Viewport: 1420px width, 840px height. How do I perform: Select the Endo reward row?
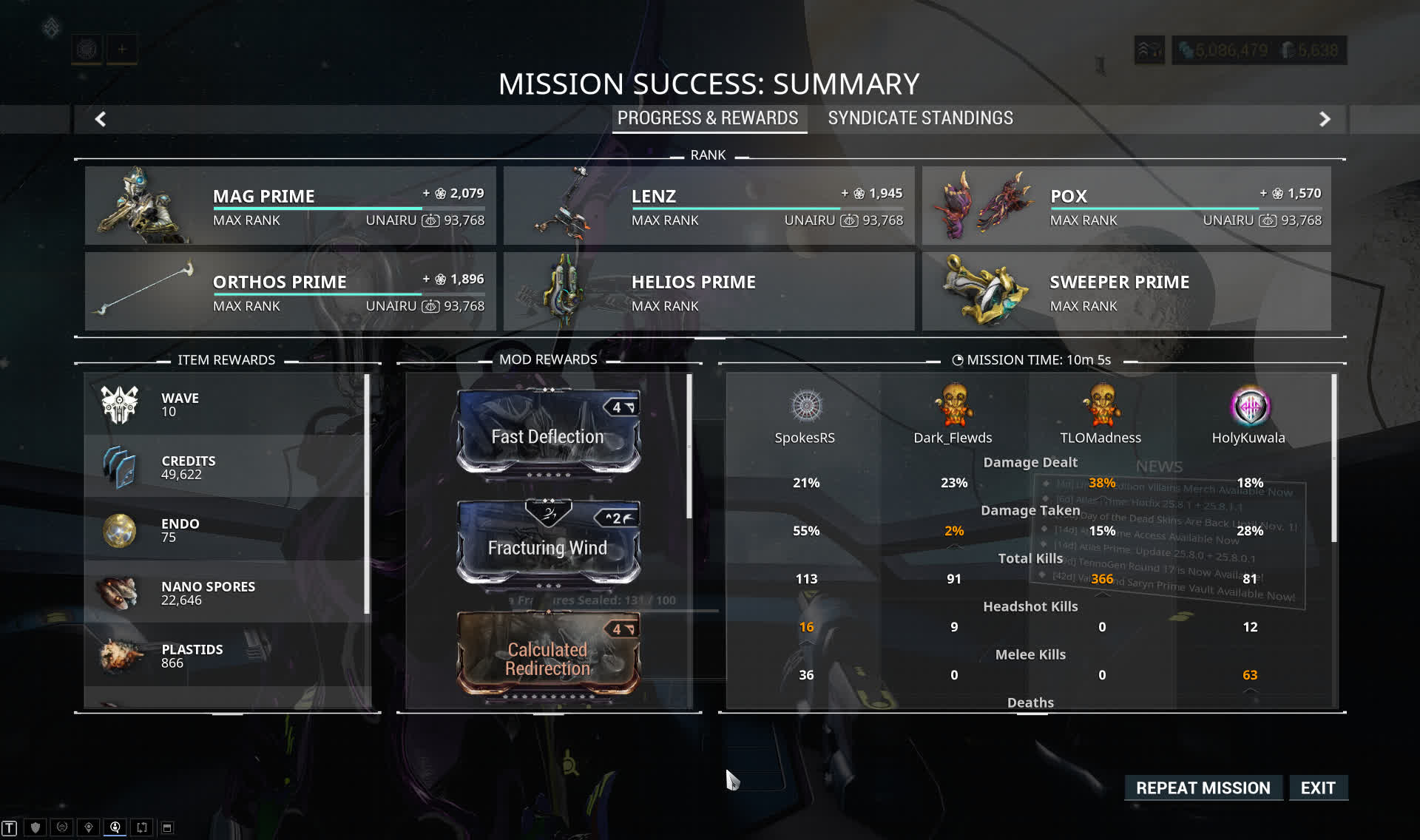226,530
